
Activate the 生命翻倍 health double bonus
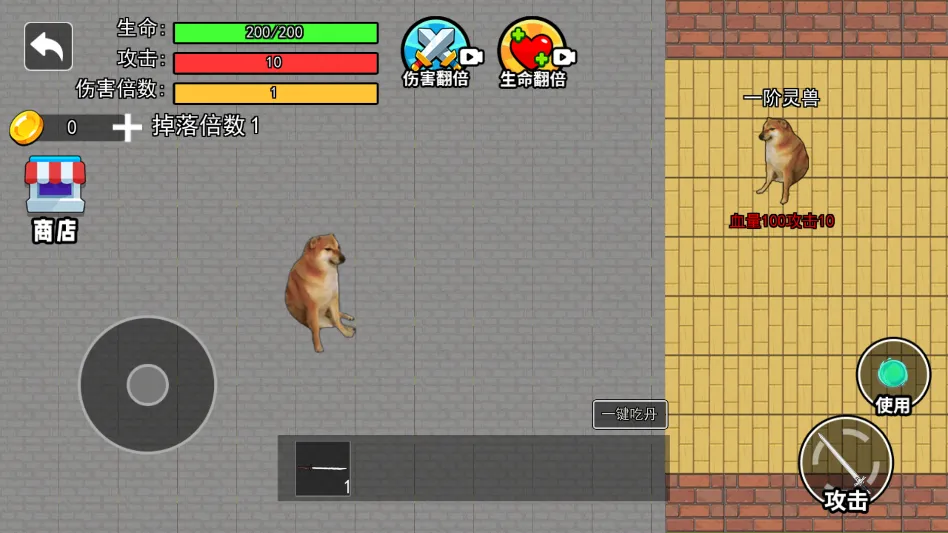pos(533,52)
